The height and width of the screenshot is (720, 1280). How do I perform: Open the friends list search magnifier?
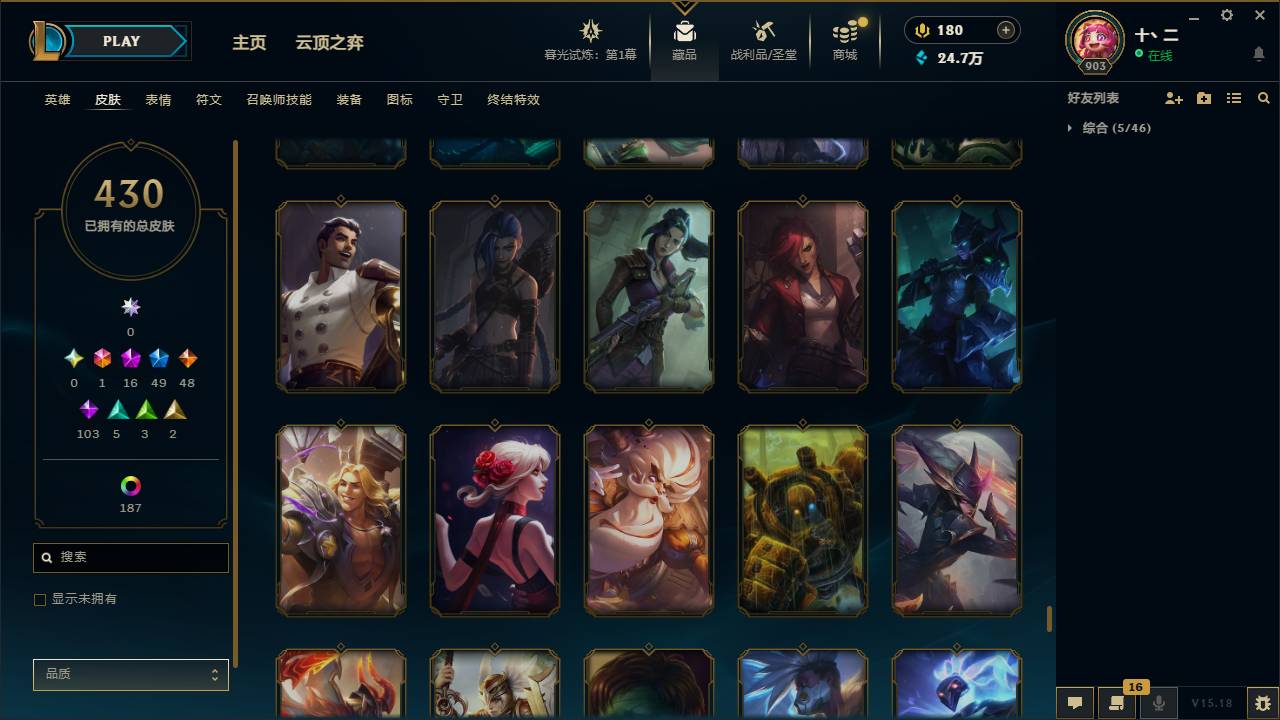point(1264,98)
